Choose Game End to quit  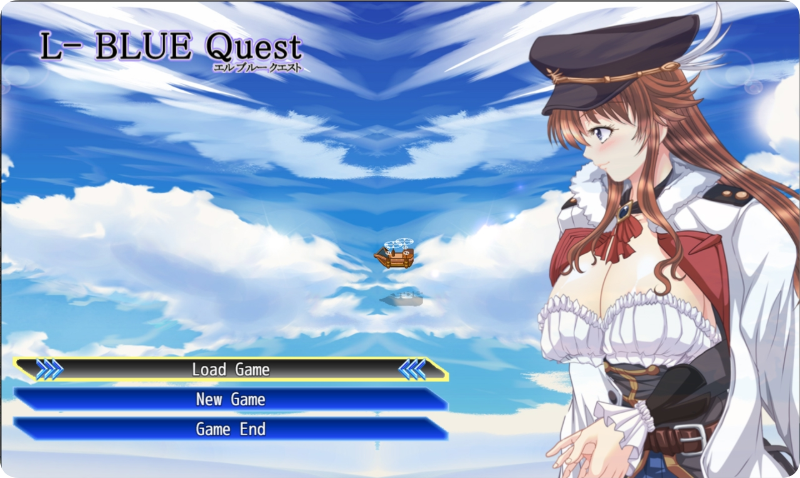(231, 429)
